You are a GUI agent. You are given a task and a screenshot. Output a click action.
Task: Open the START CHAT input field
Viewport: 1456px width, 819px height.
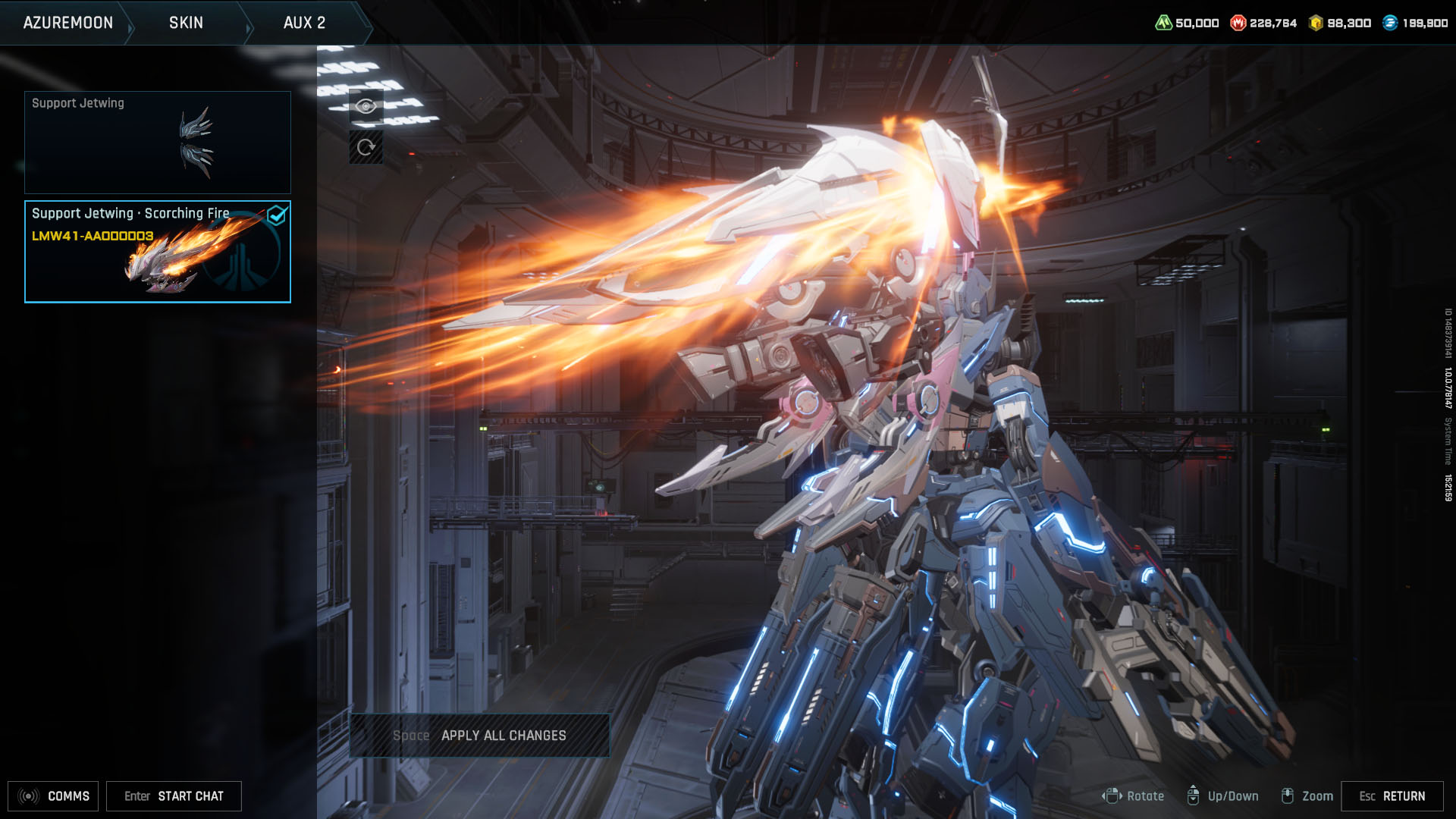pyautogui.click(x=173, y=796)
